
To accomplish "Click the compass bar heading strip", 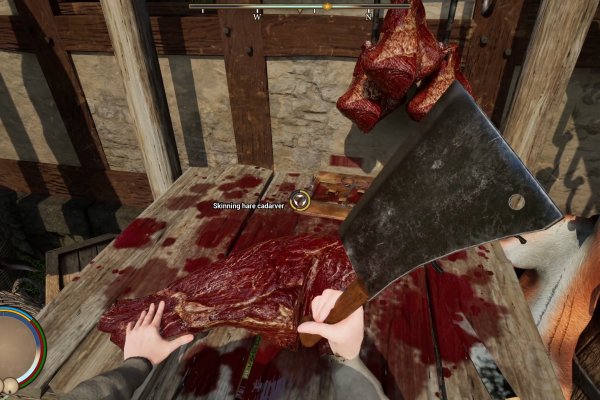I will click(x=300, y=9).
